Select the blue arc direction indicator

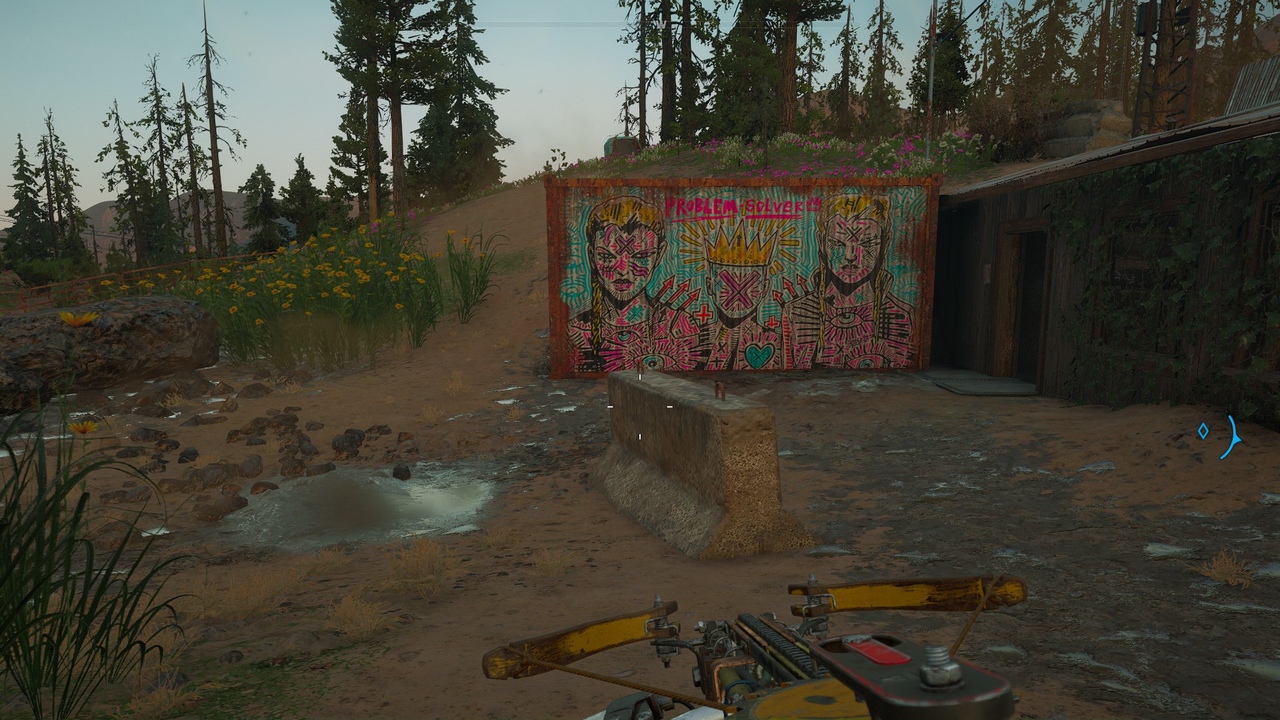click(x=1233, y=438)
